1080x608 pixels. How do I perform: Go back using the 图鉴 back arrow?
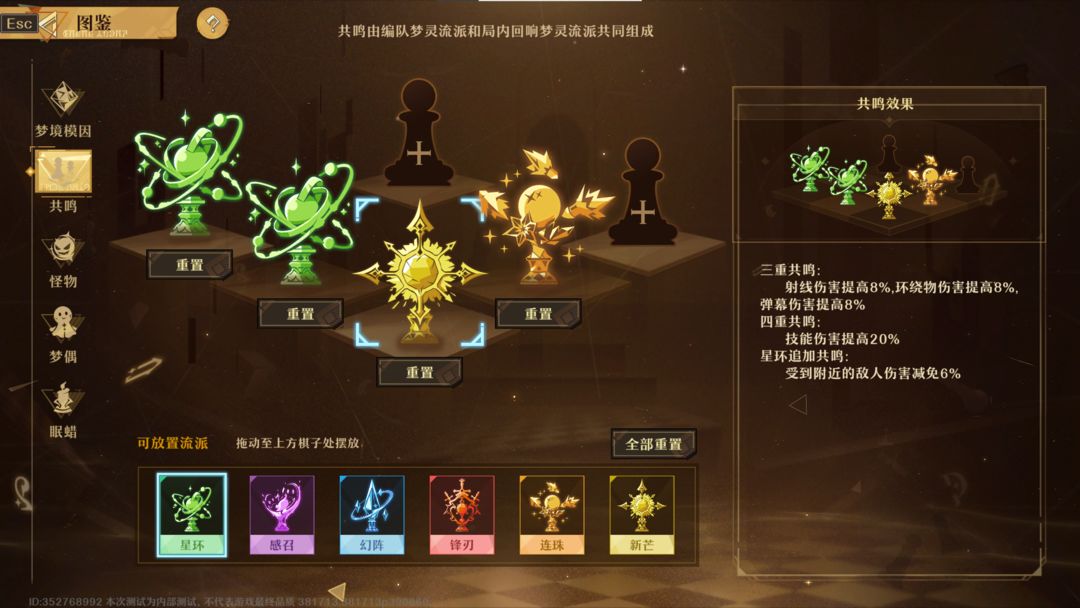click(48, 22)
